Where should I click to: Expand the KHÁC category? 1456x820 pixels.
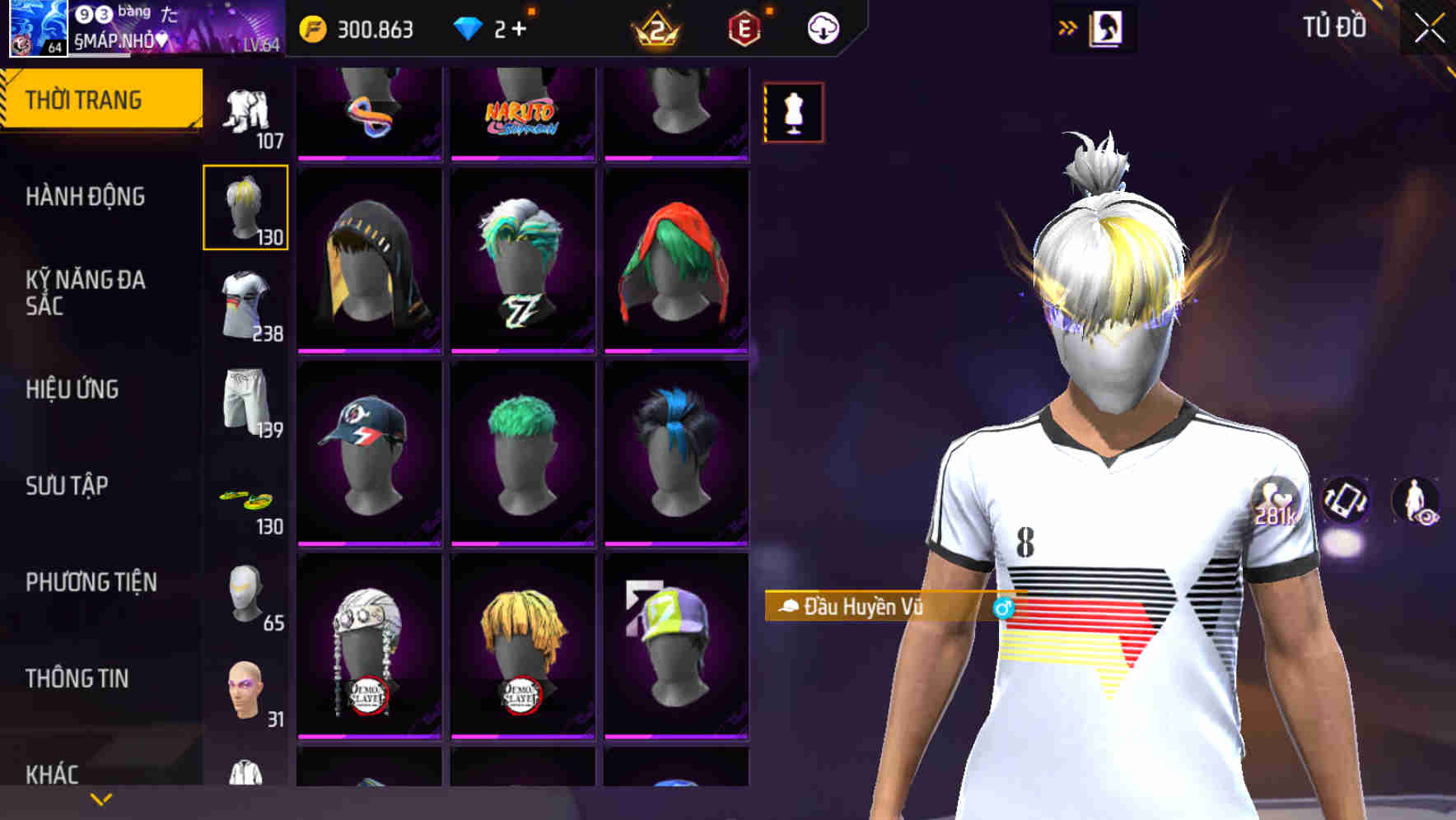(x=54, y=772)
